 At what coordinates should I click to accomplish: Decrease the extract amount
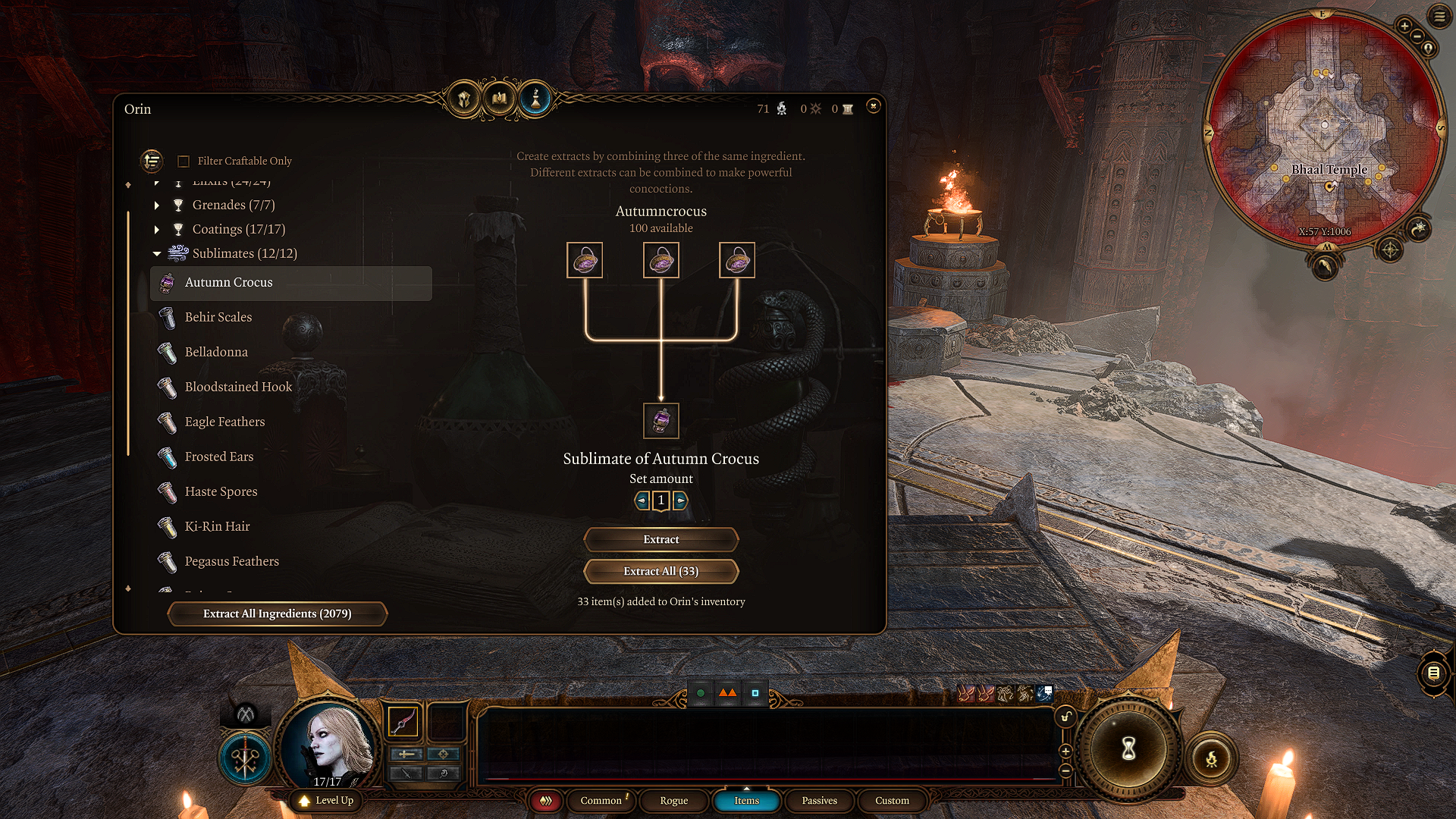click(642, 500)
